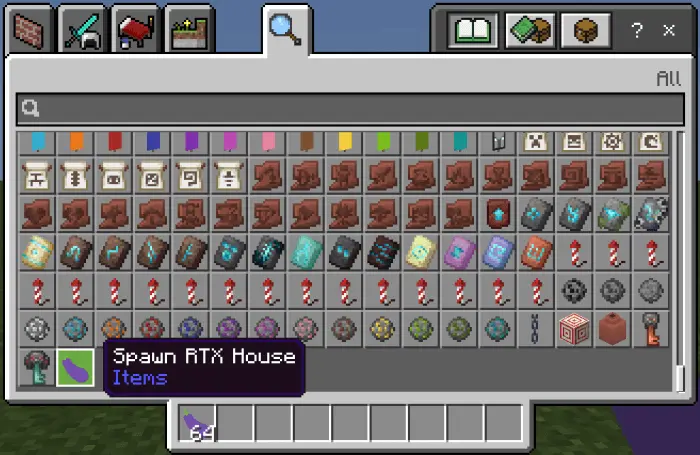This screenshot has width=700, height=455.
Task: Switch to the Construction brick tab
Action: pos(26,31)
